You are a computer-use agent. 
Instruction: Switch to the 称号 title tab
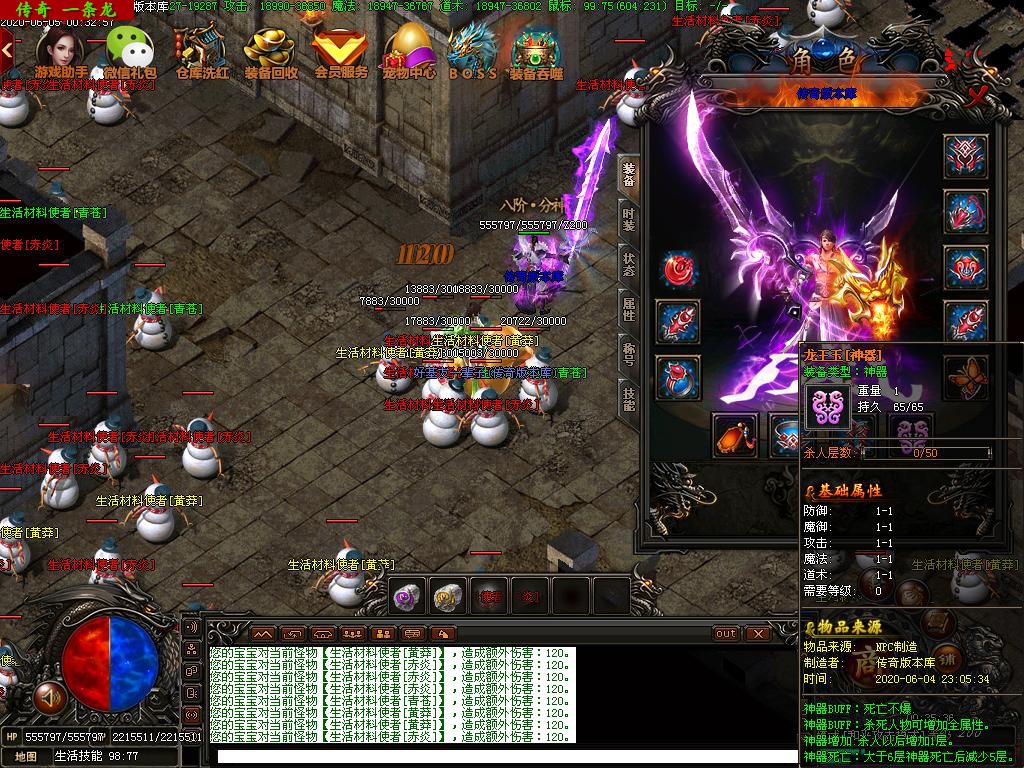629,354
